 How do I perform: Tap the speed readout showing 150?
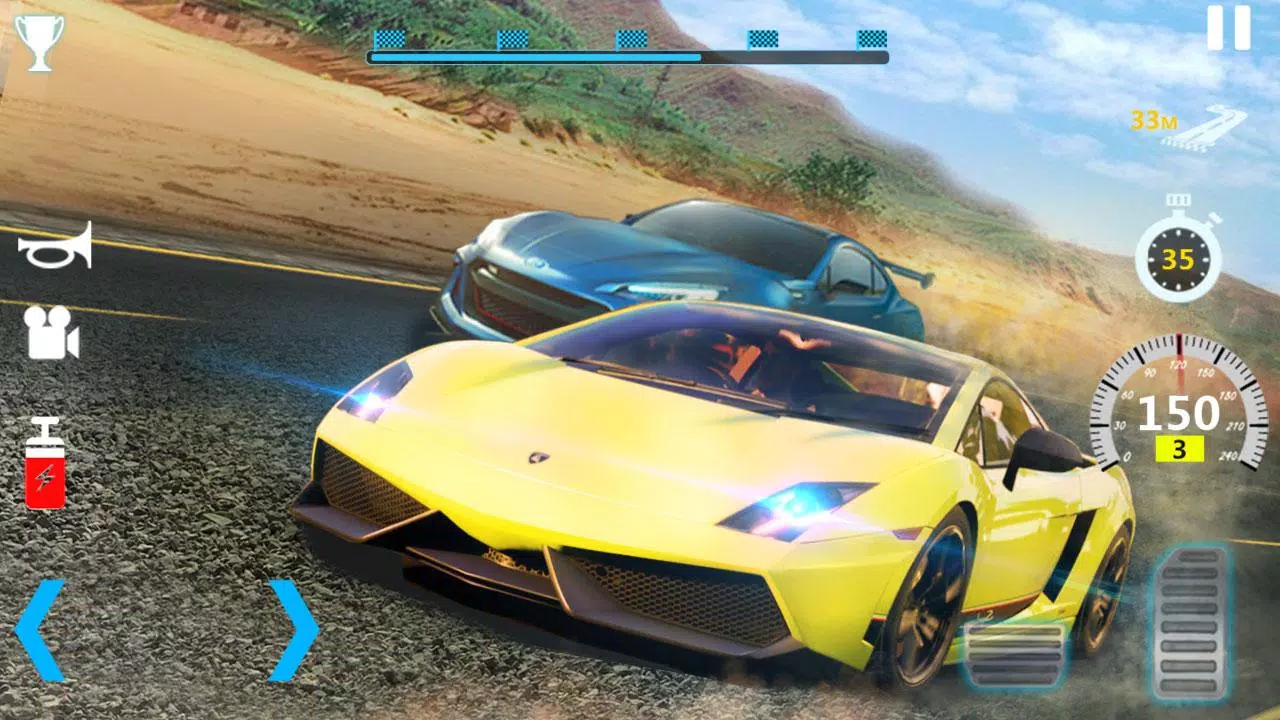click(x=1178, y=410)
